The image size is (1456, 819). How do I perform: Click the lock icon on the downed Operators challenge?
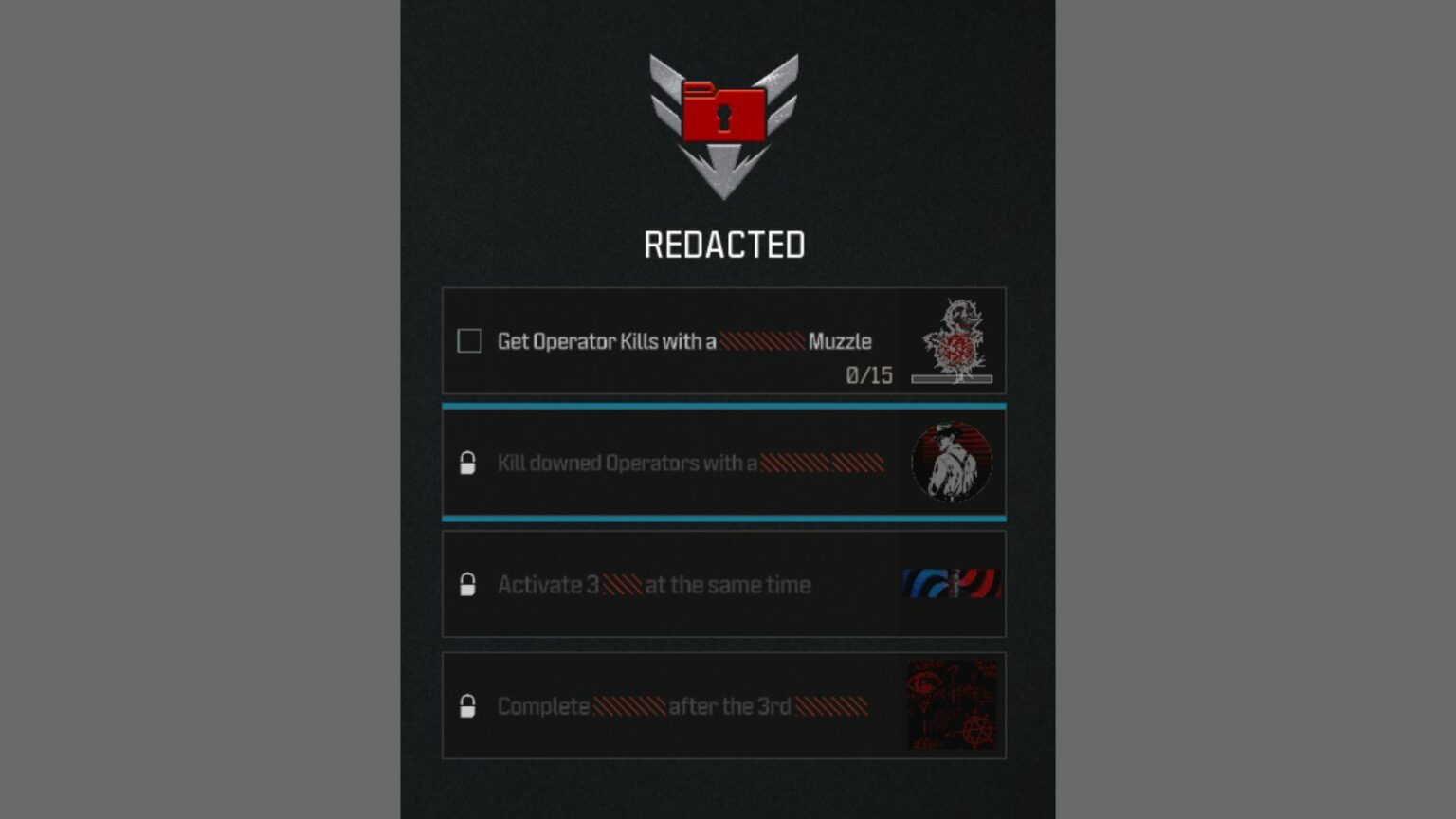coord(469,464)
